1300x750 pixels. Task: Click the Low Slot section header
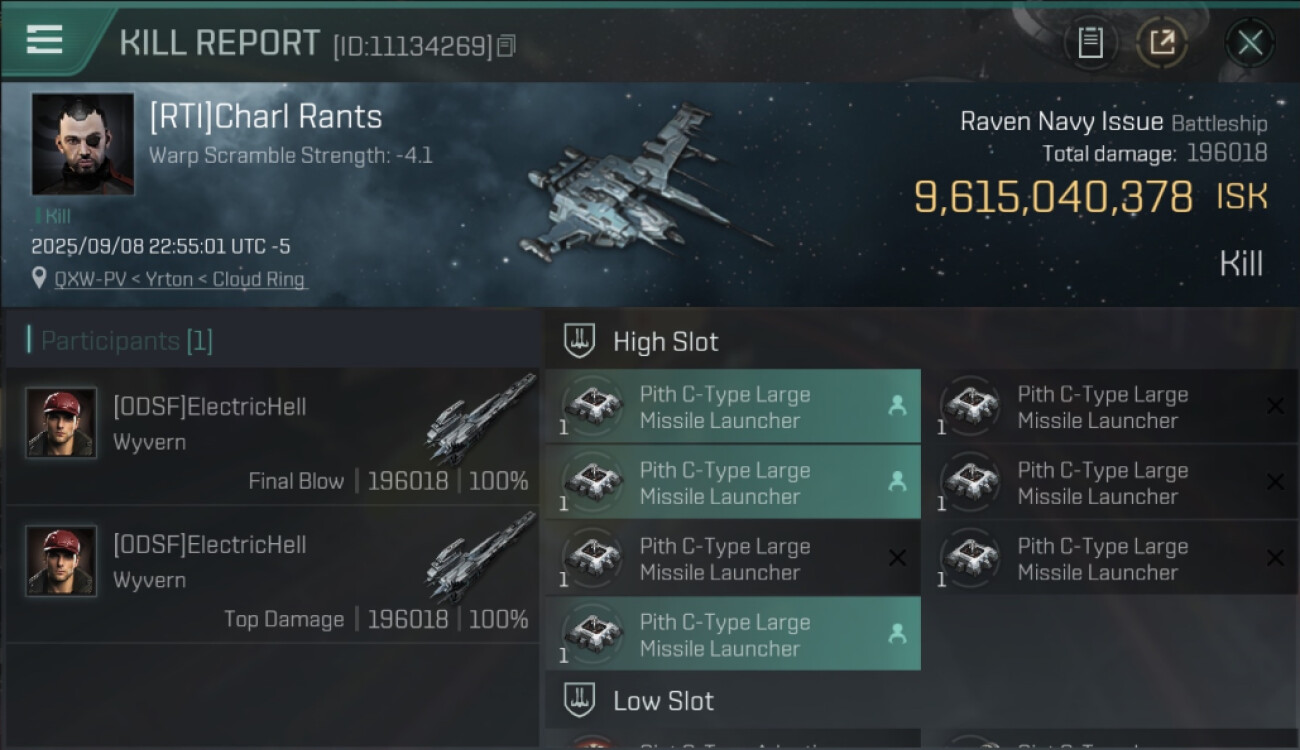663,701
